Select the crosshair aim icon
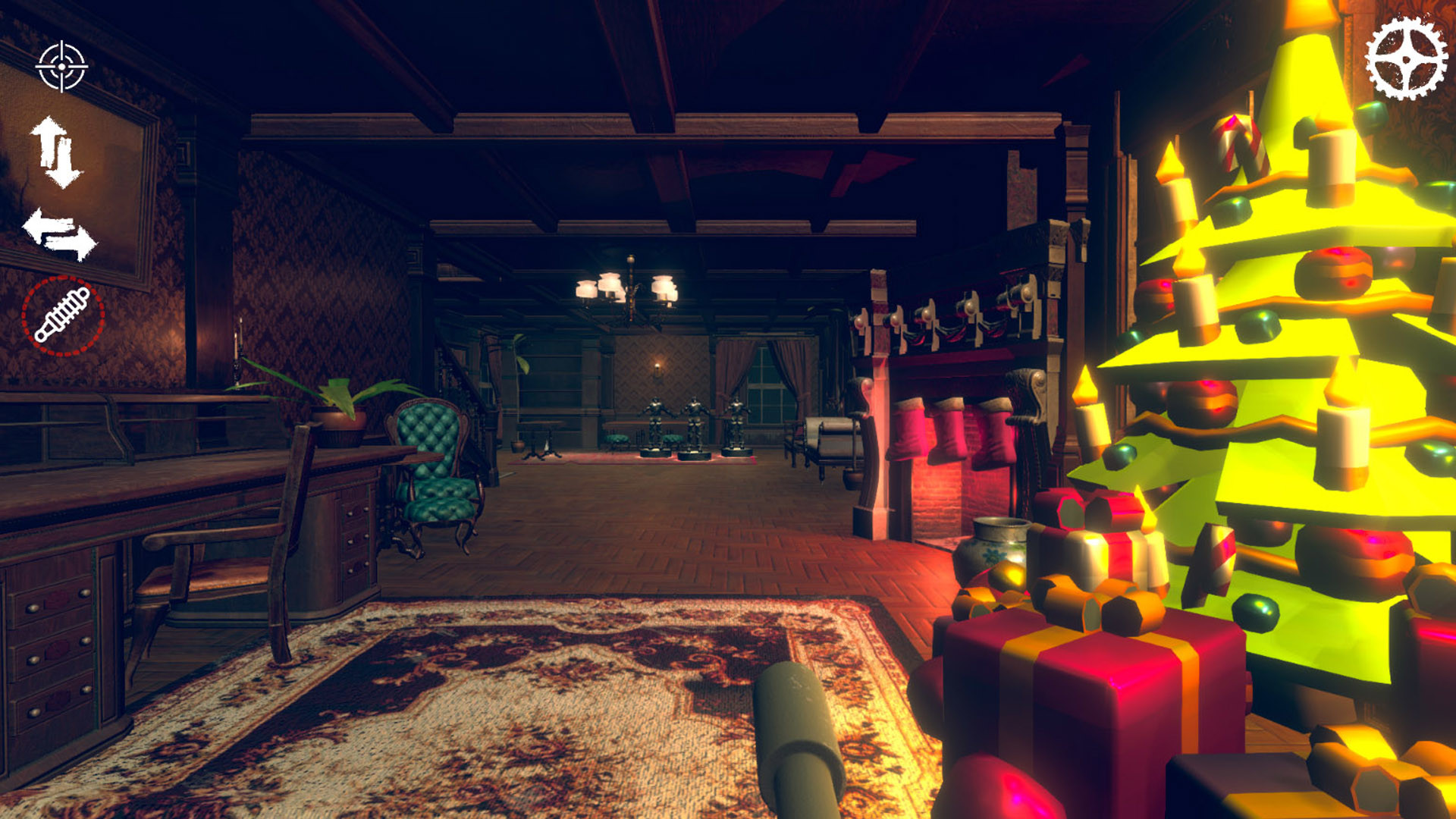1456x819 pixels. click(x=62, y=67)
